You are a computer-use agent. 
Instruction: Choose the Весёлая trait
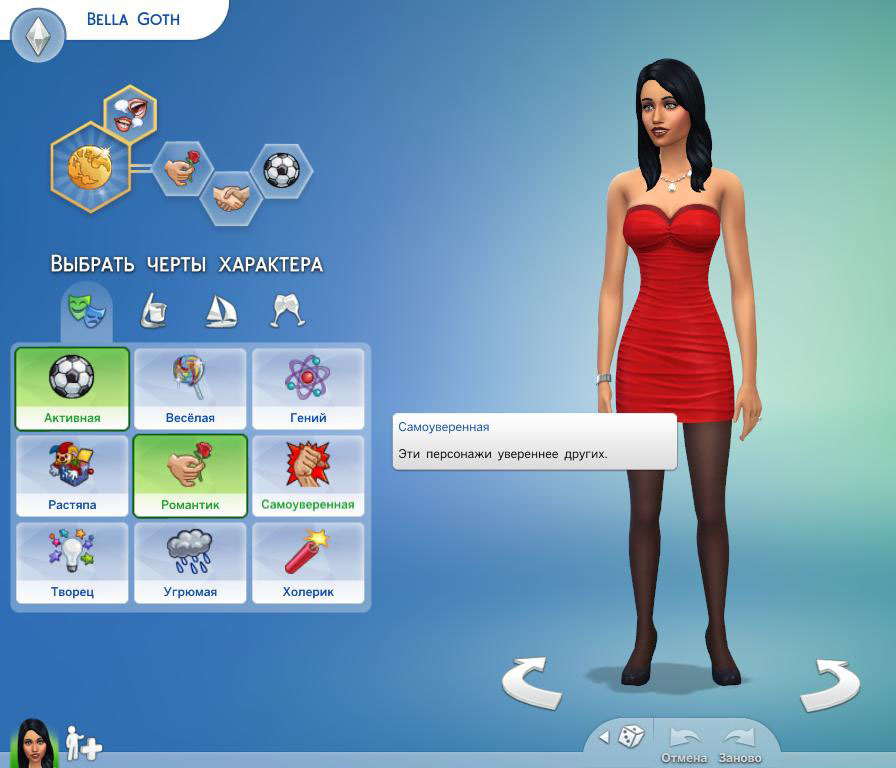click(x=190, y=389)
